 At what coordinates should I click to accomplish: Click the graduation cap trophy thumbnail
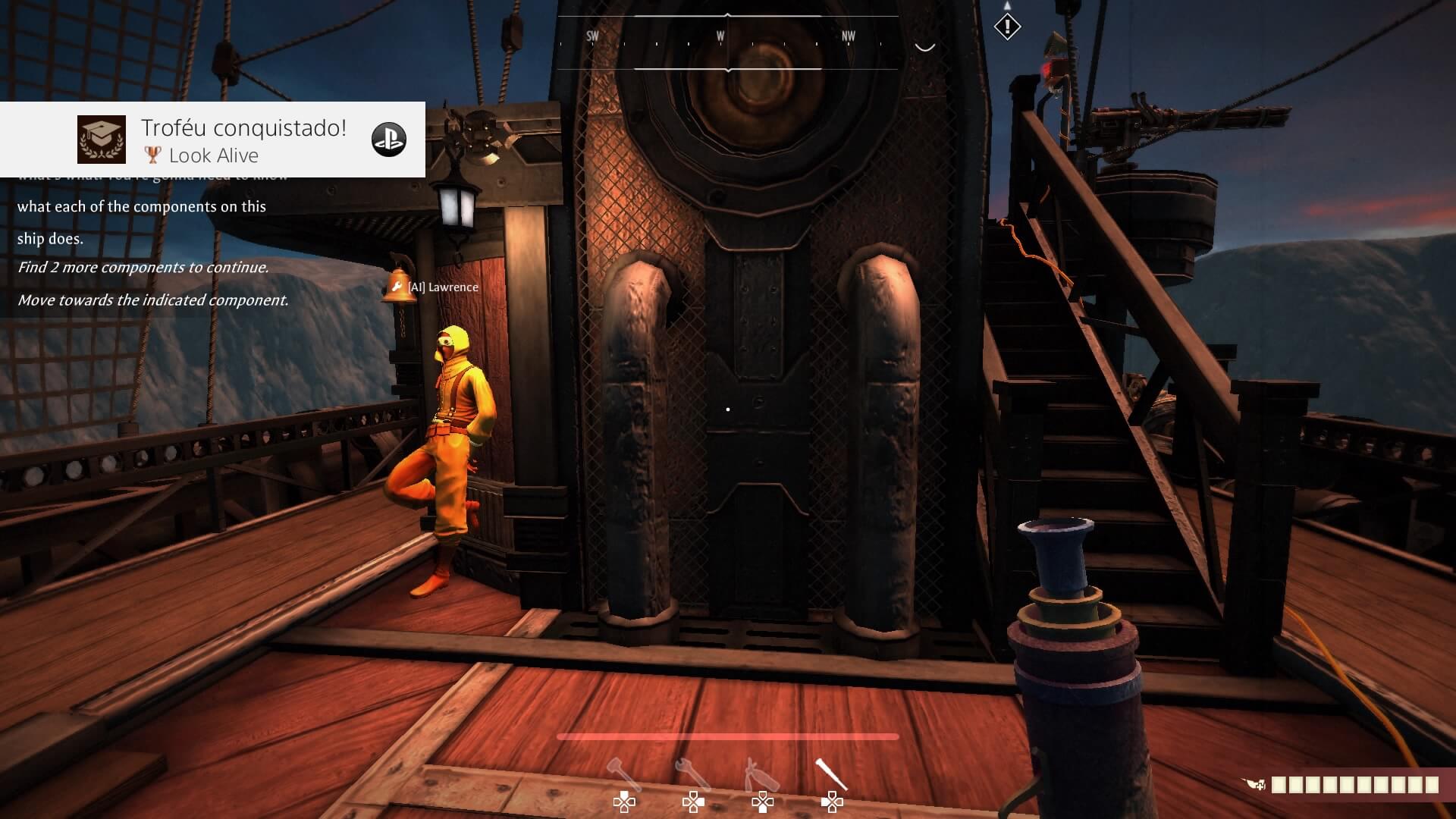click(102, 140)
